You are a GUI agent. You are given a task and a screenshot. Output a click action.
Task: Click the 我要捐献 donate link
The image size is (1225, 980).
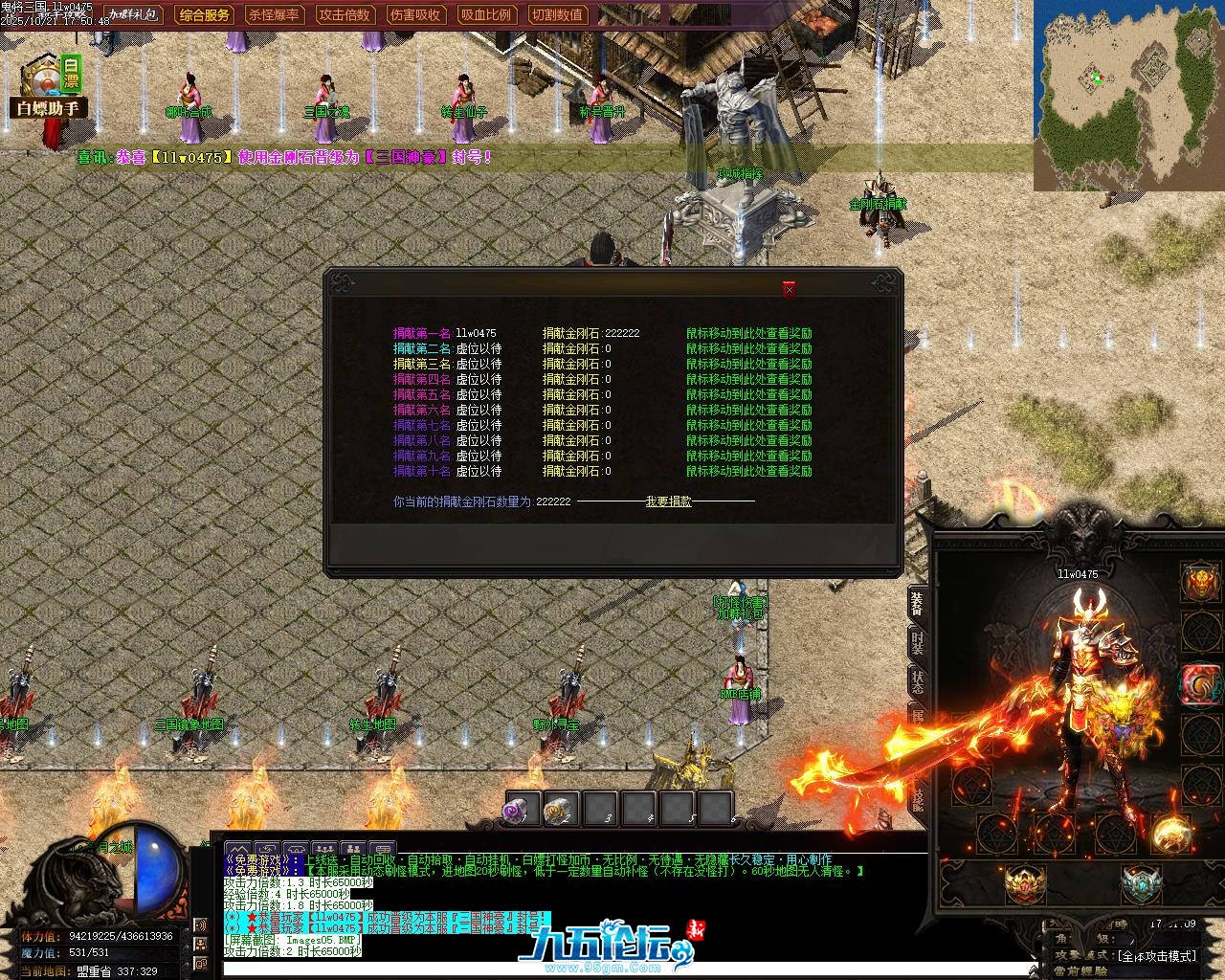[668, 501]
